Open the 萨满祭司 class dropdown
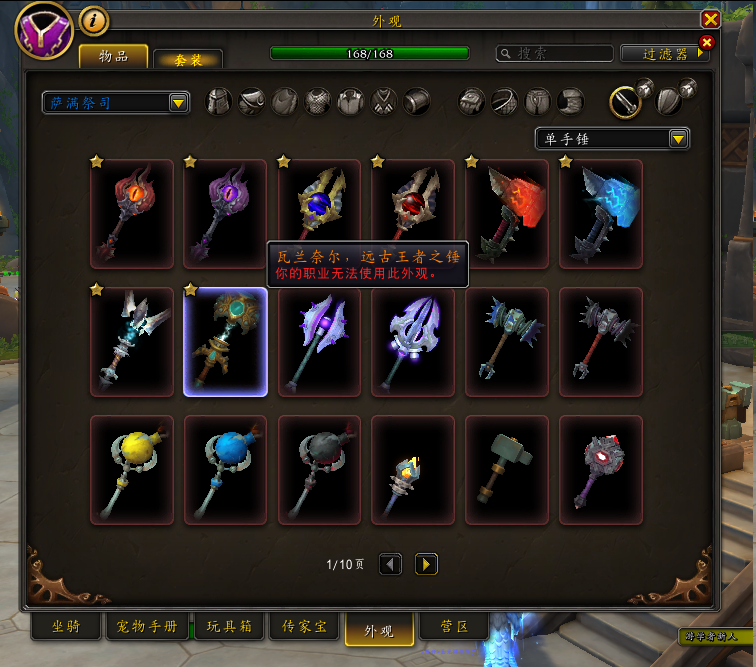756x667 pixels. (x=179, y=102)
